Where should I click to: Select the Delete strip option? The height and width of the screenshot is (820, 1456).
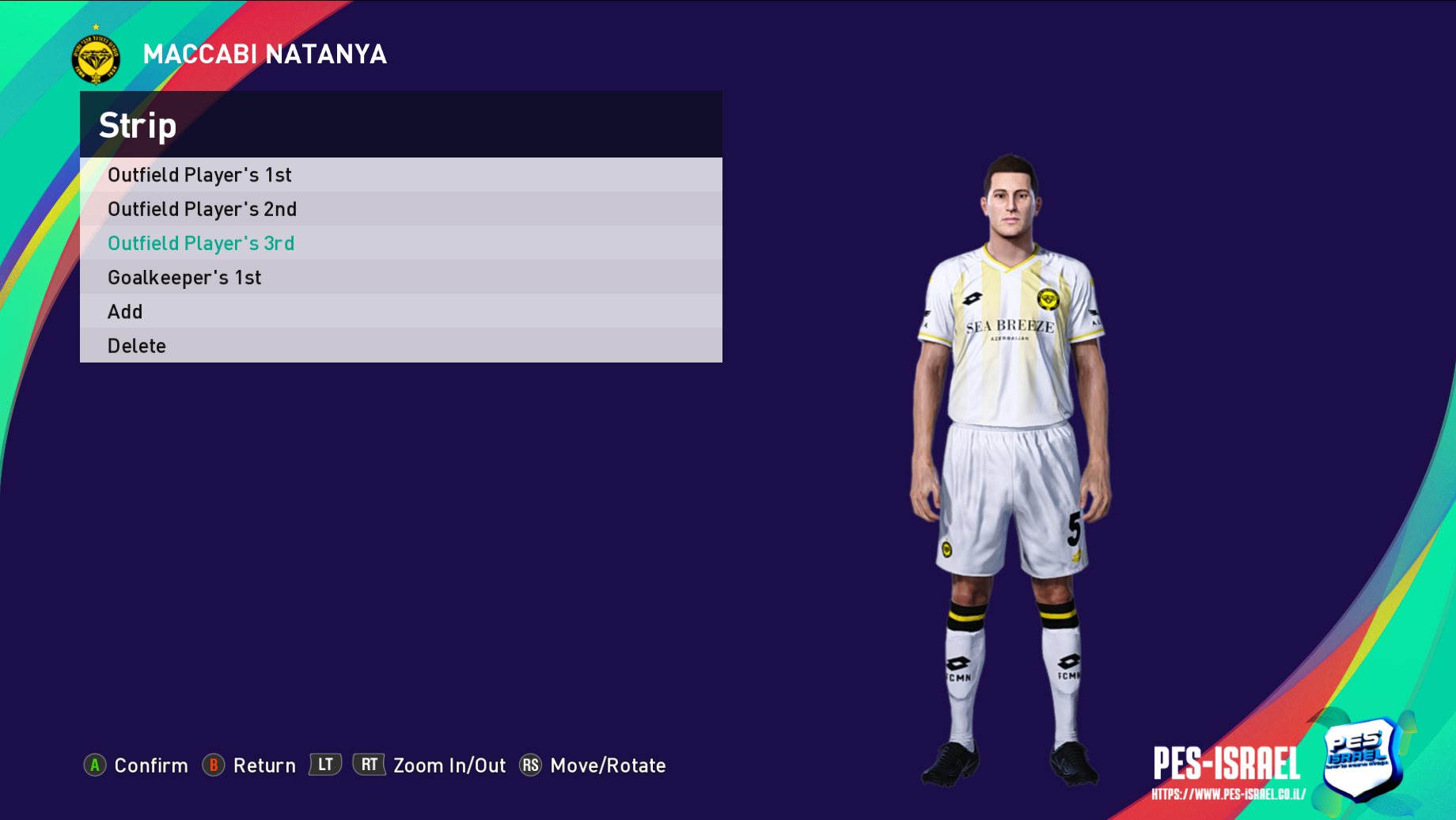137,346
